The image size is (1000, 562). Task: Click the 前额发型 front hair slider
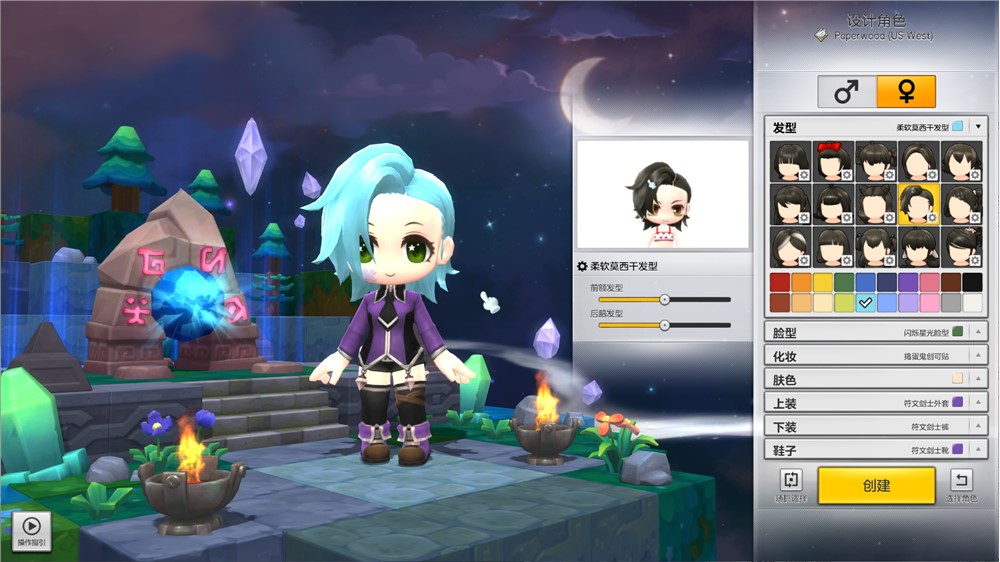(664, 299)
